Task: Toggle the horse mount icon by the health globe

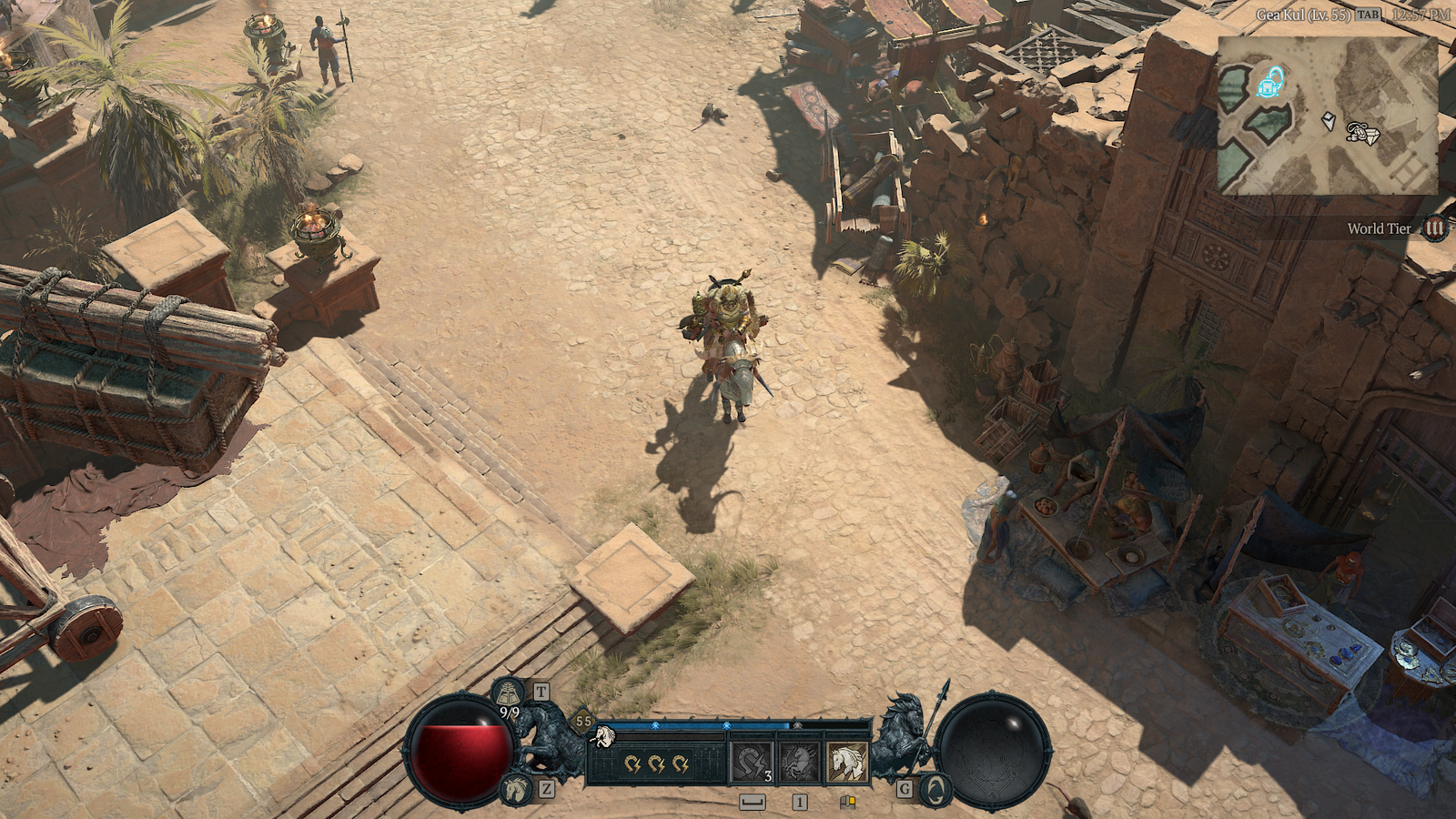Action: 515,788
